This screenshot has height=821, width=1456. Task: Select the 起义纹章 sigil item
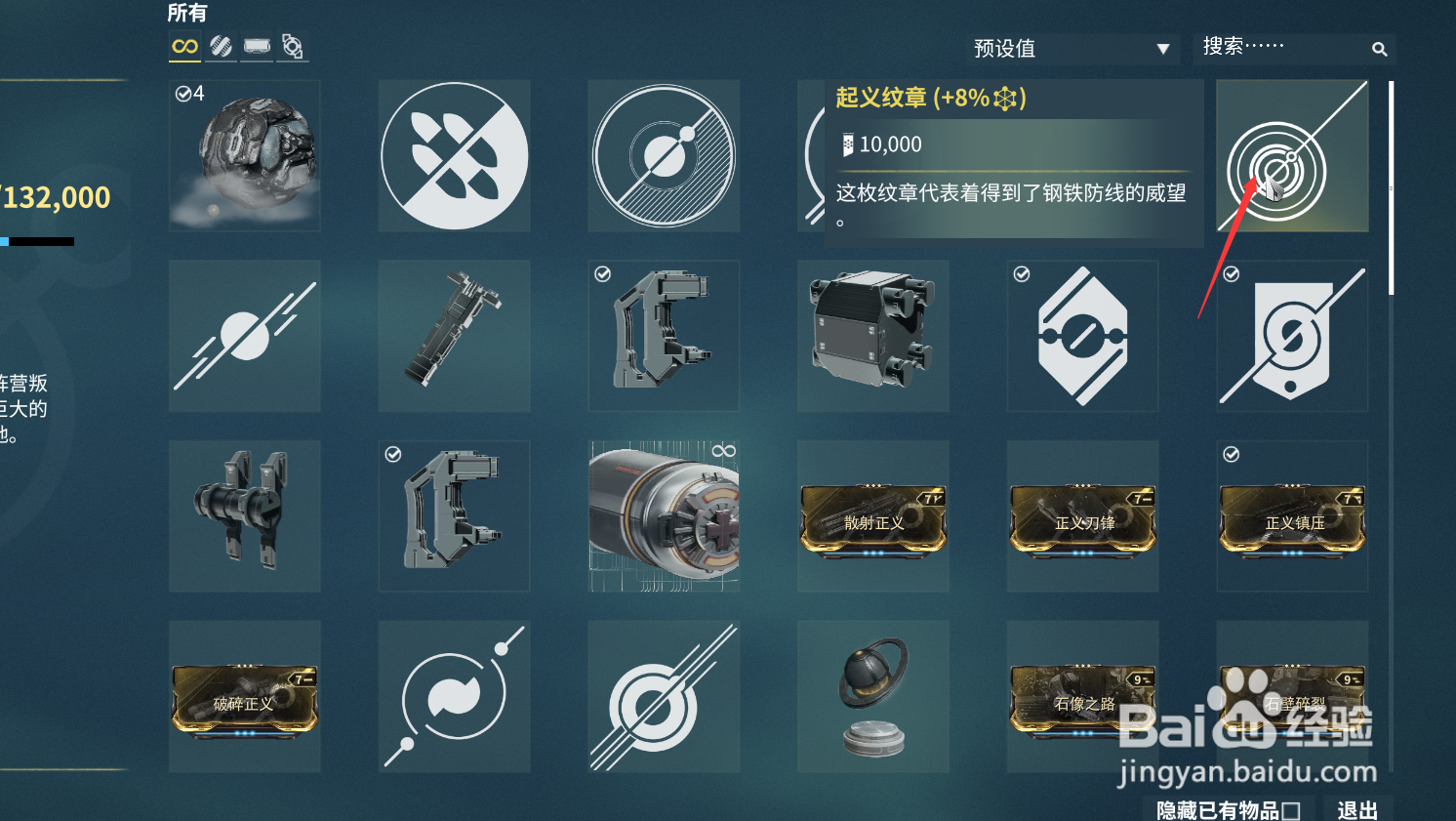(1292, 156)
